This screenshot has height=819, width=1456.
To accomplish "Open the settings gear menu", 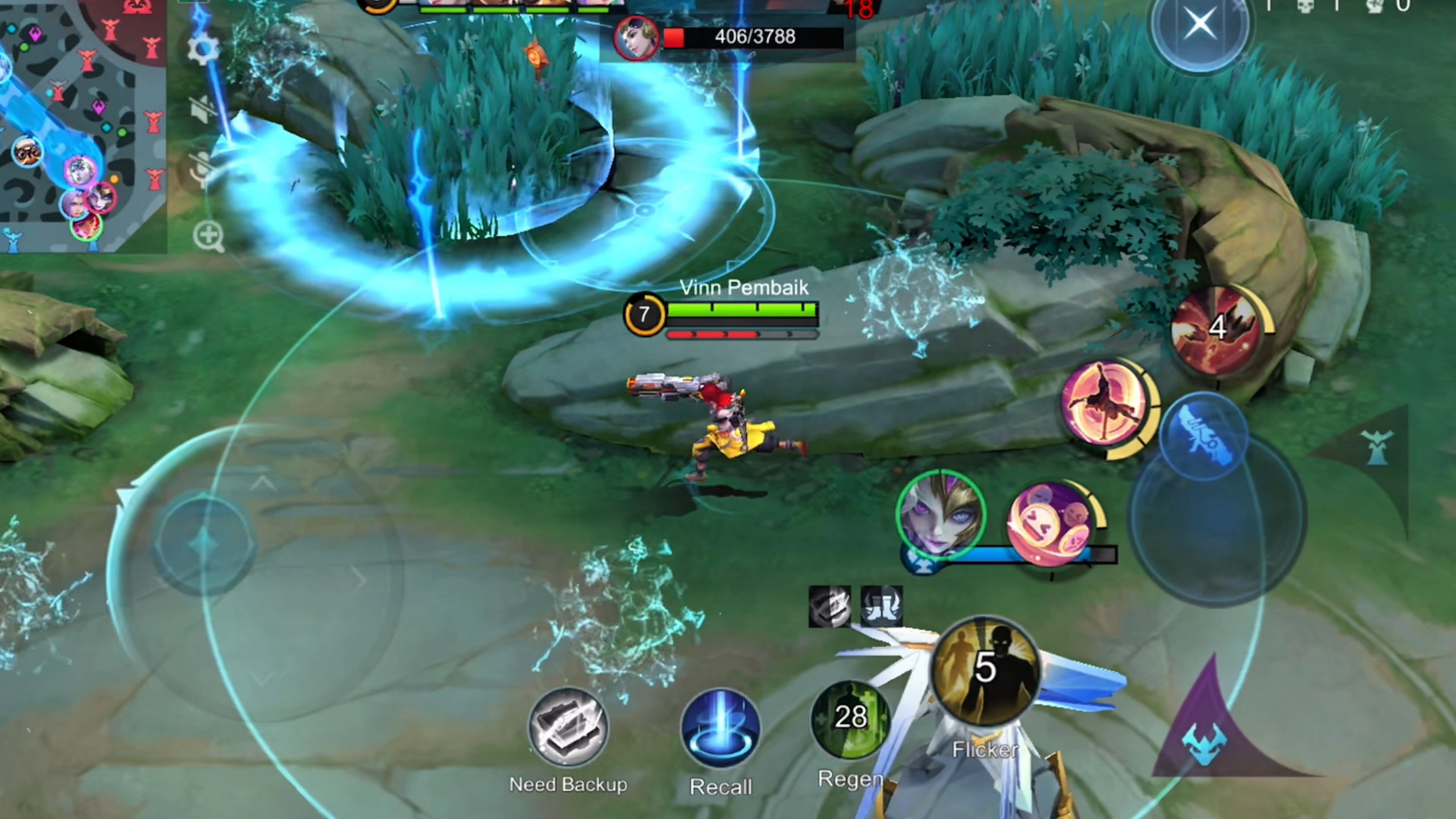I will pos(202,49).
